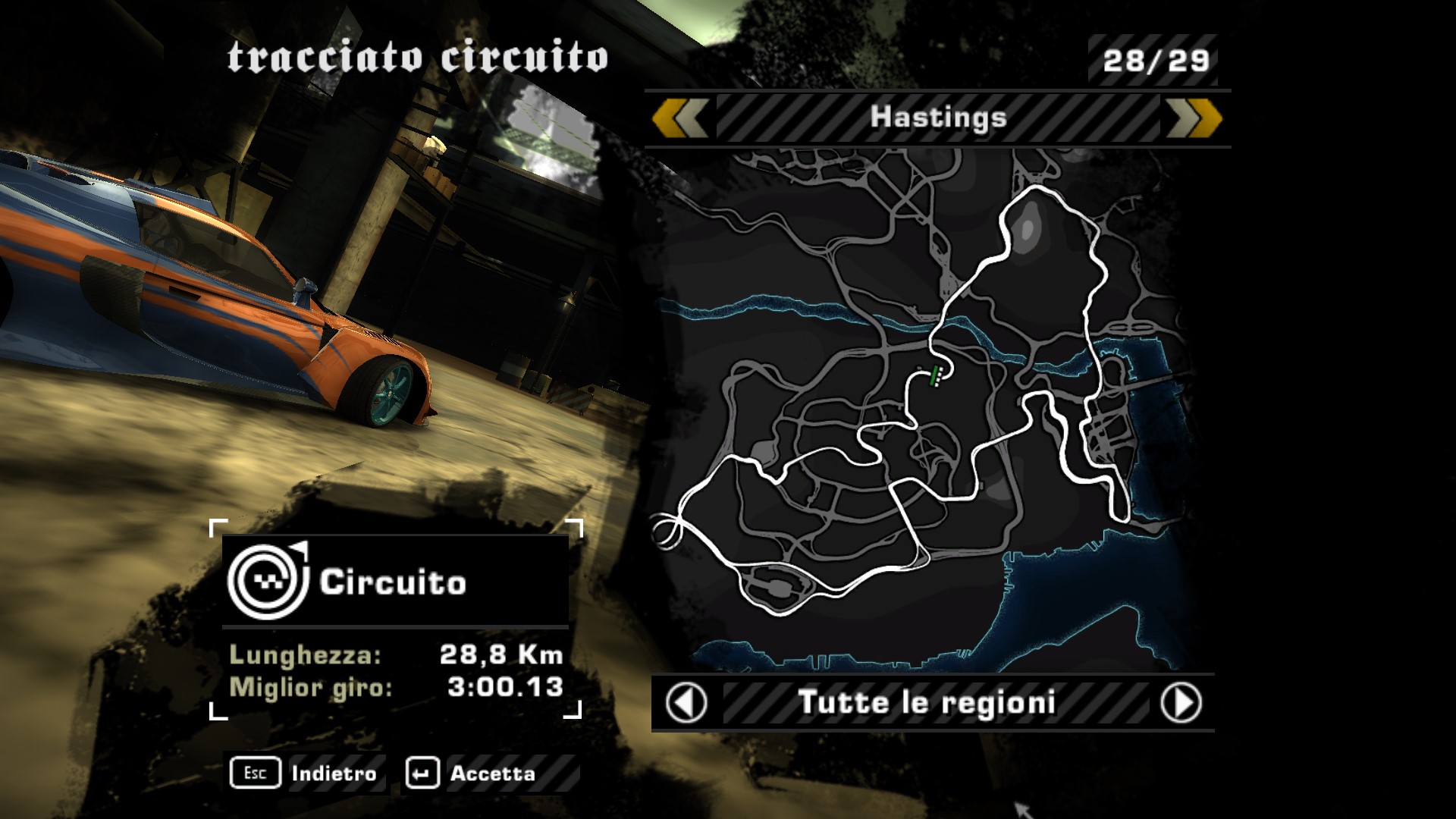
Task: Go back using the Indietro button
Action: pos(307,773)
